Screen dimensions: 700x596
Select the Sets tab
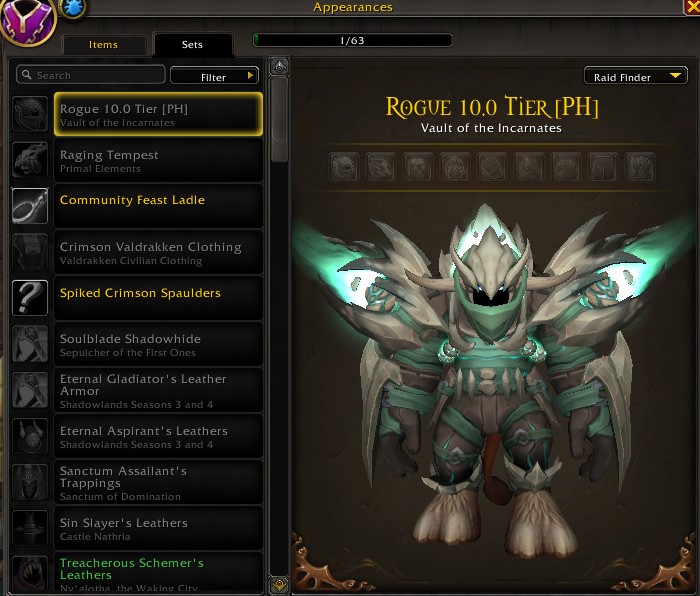(192, 45)
